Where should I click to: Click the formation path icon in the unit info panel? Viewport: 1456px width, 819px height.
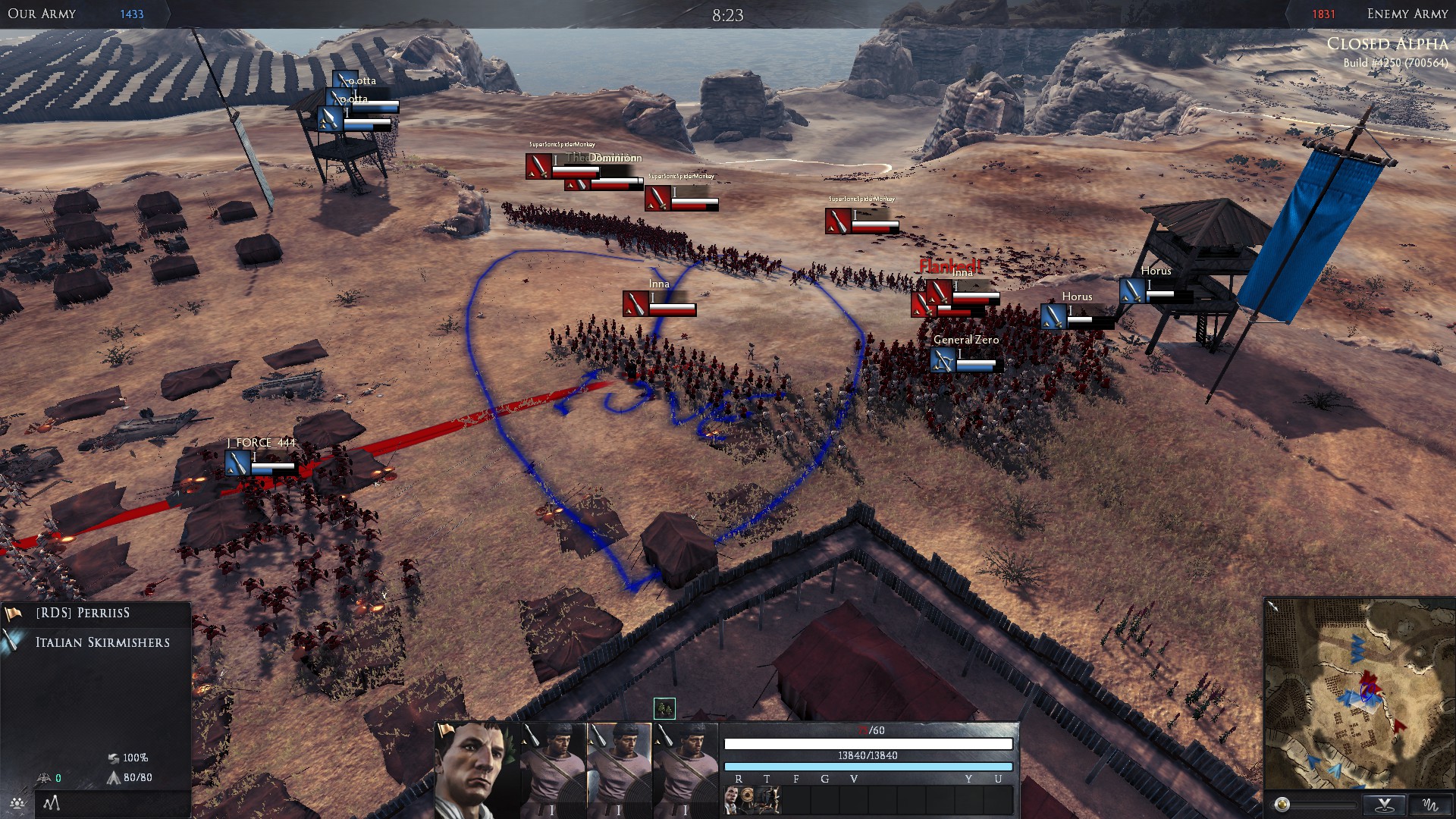[x=52, y=802]
